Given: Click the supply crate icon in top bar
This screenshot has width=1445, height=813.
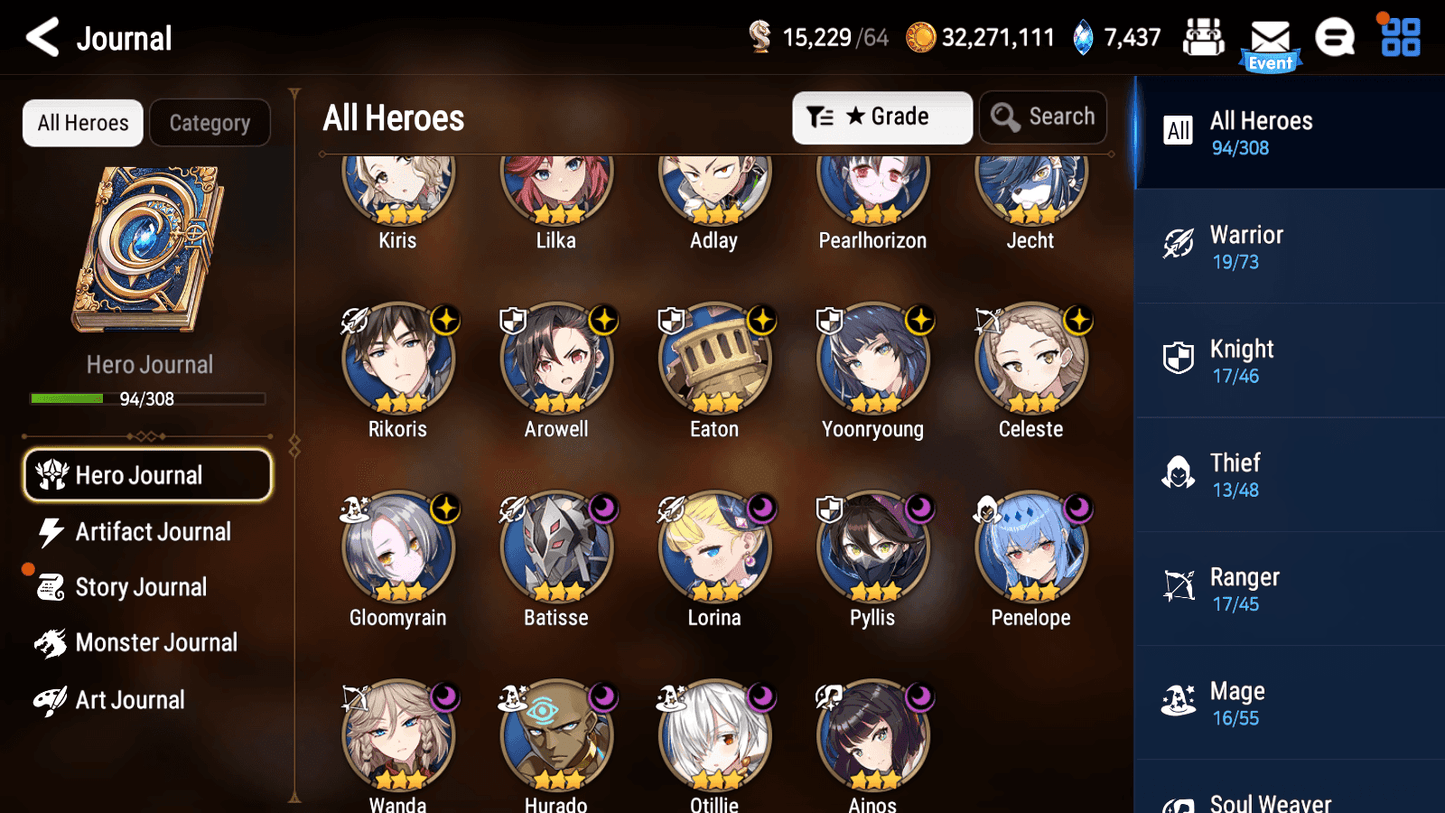Looking at the screenshot, I should pyautogui.click(x=1203, y=37).
